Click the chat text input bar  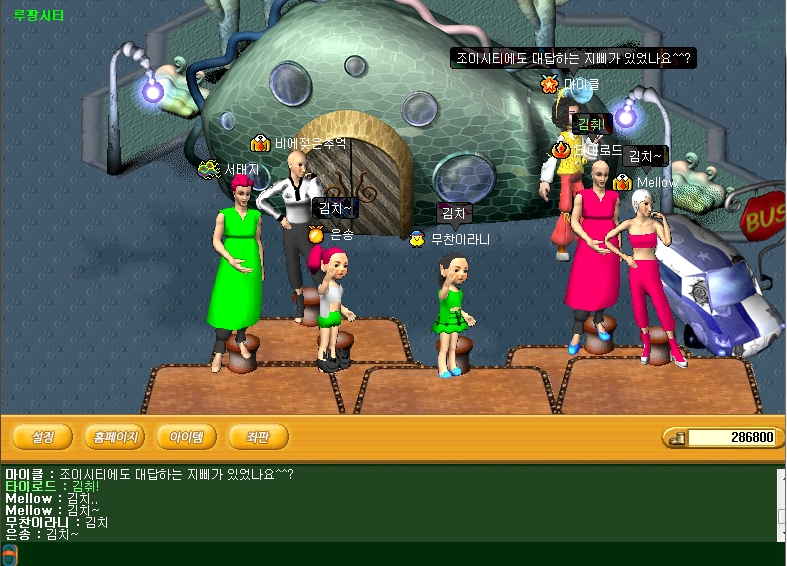coord(400,555)
